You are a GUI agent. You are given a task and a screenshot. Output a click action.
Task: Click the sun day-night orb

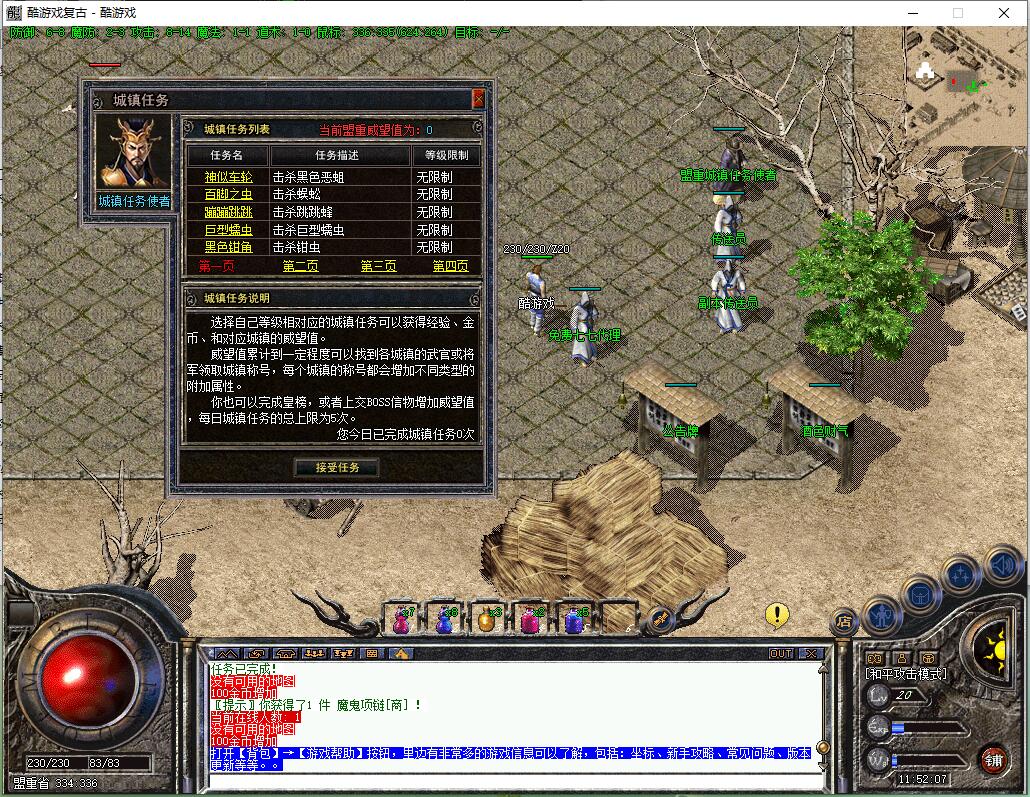[x=995, y=649]
